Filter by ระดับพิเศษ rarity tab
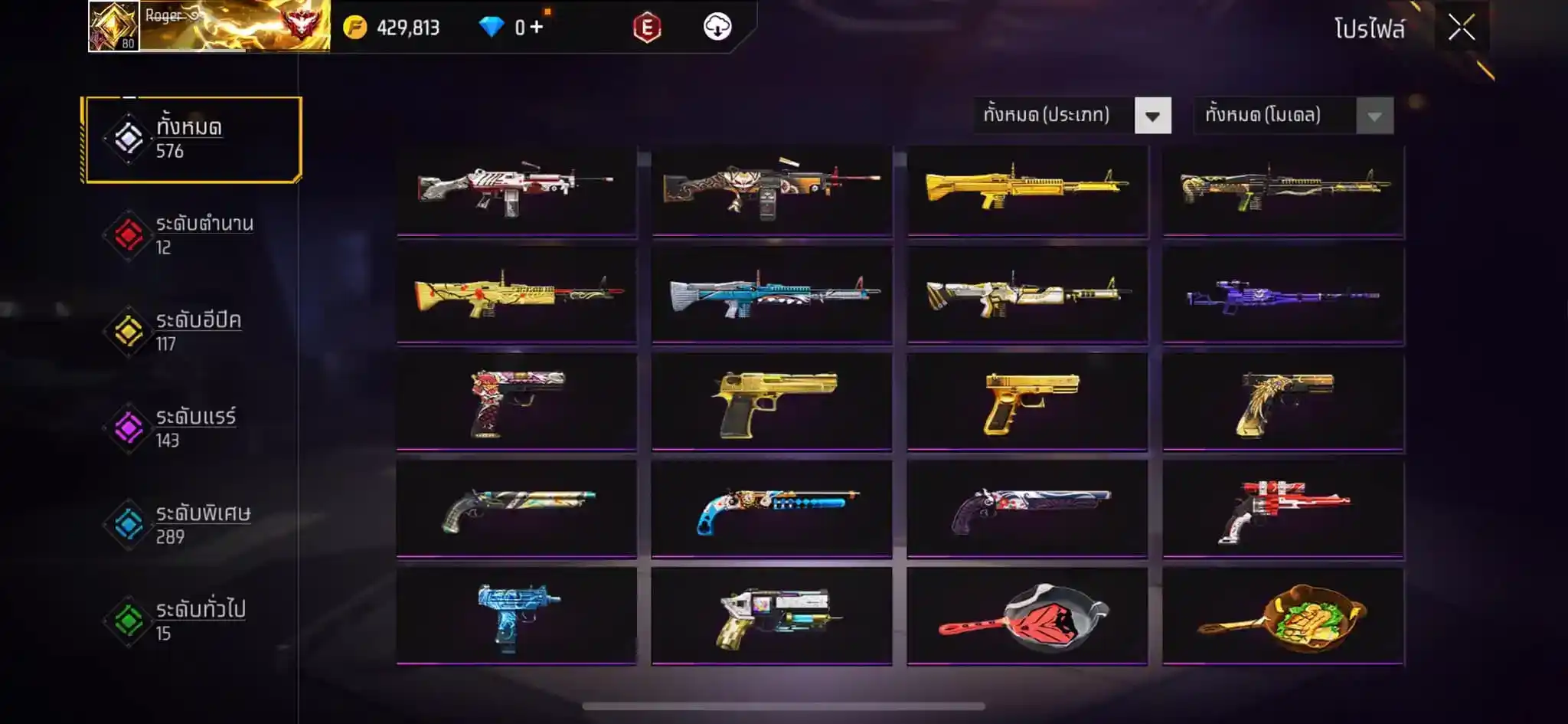 click(x=192, y=525)
